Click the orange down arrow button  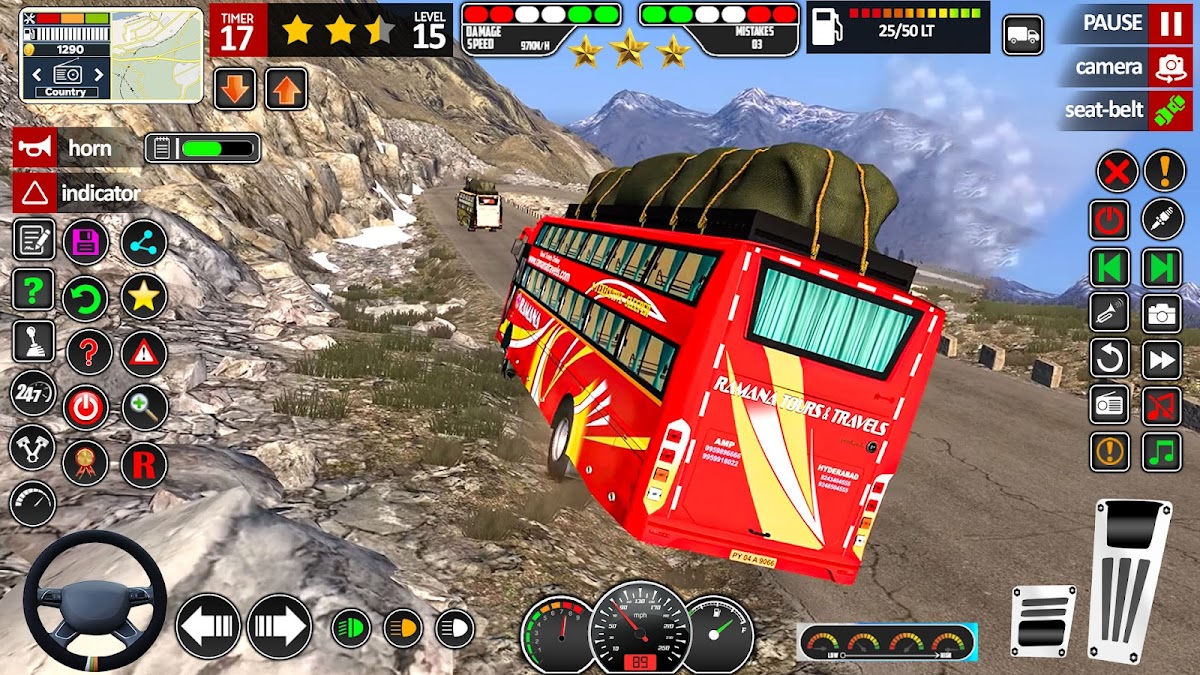[x=235, y=89]
